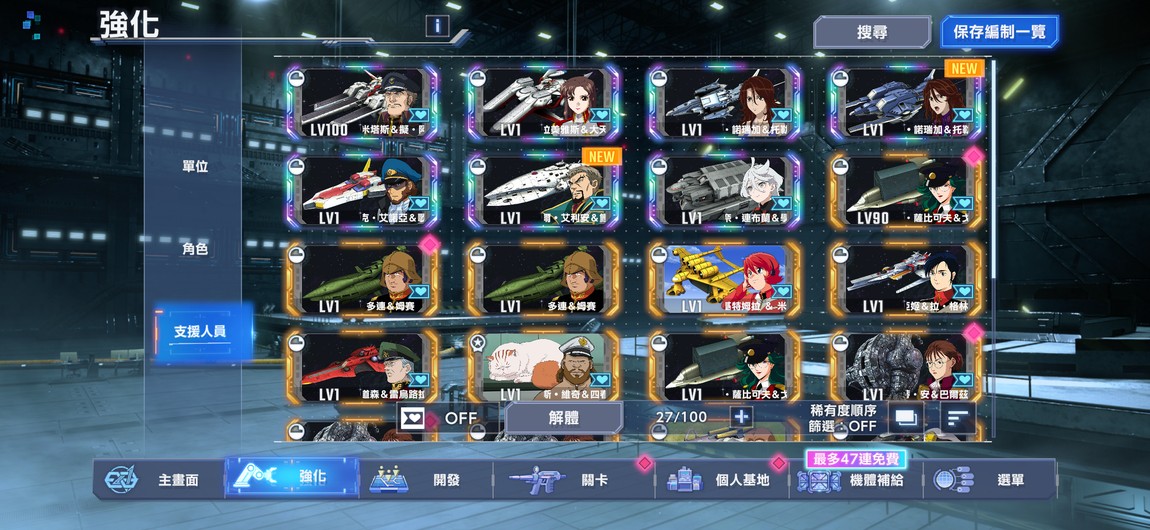This screenshot has height=530, width=1150.
Task: Open the 搜尋 search button
Action: point(872,32)
